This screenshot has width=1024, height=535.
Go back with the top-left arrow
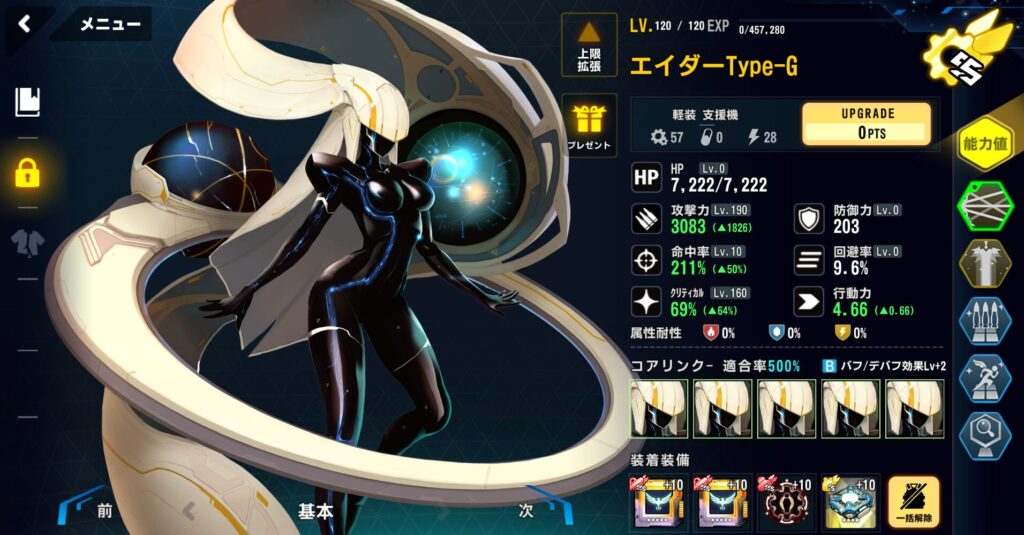tap(24, 23)
